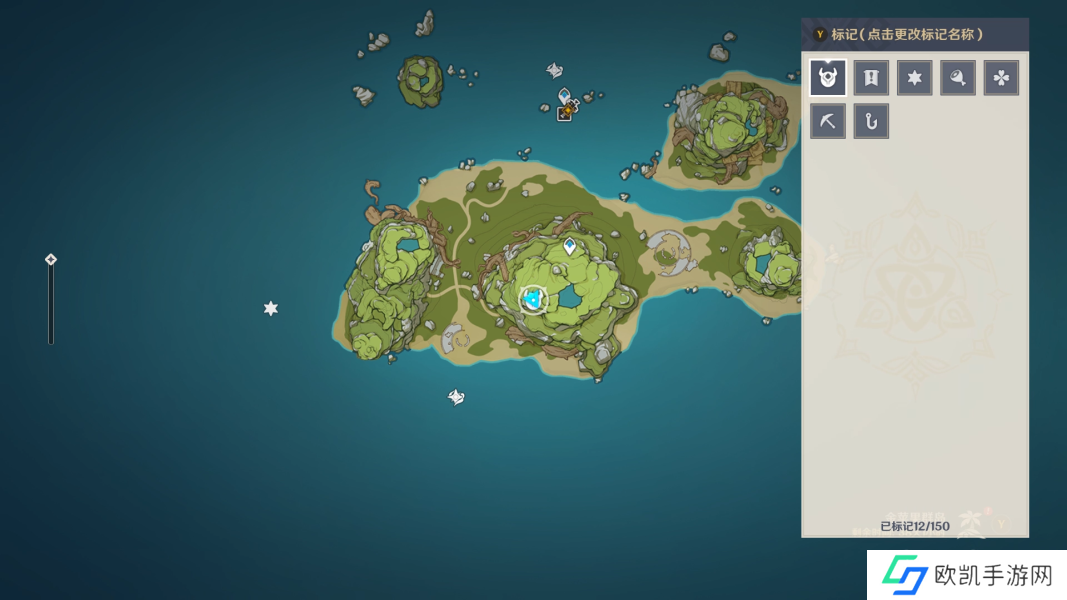Open the orange quest marker near the north islets
1067x600 pixels.
566,112
